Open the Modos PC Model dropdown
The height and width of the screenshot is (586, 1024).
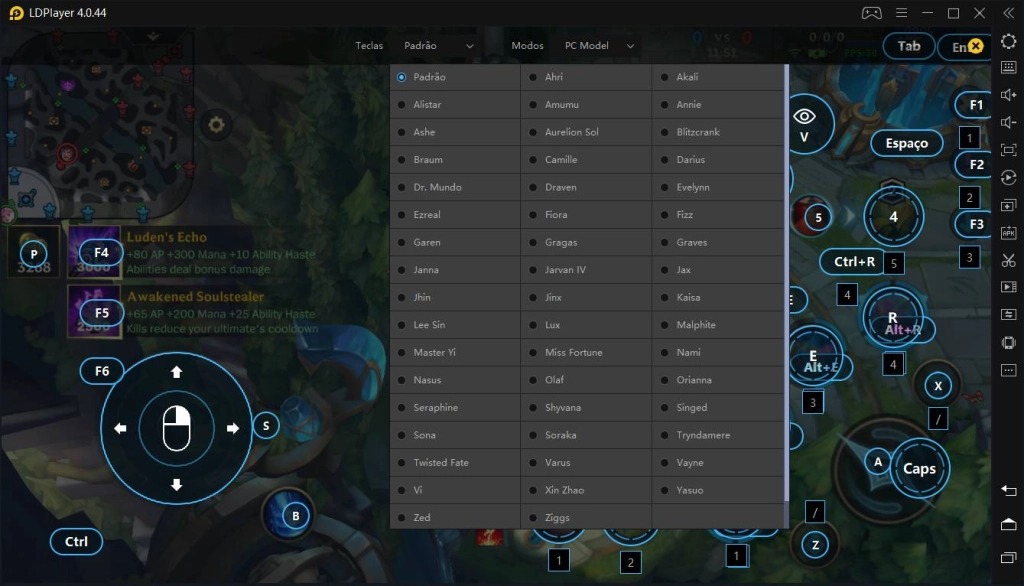(599, 46)
